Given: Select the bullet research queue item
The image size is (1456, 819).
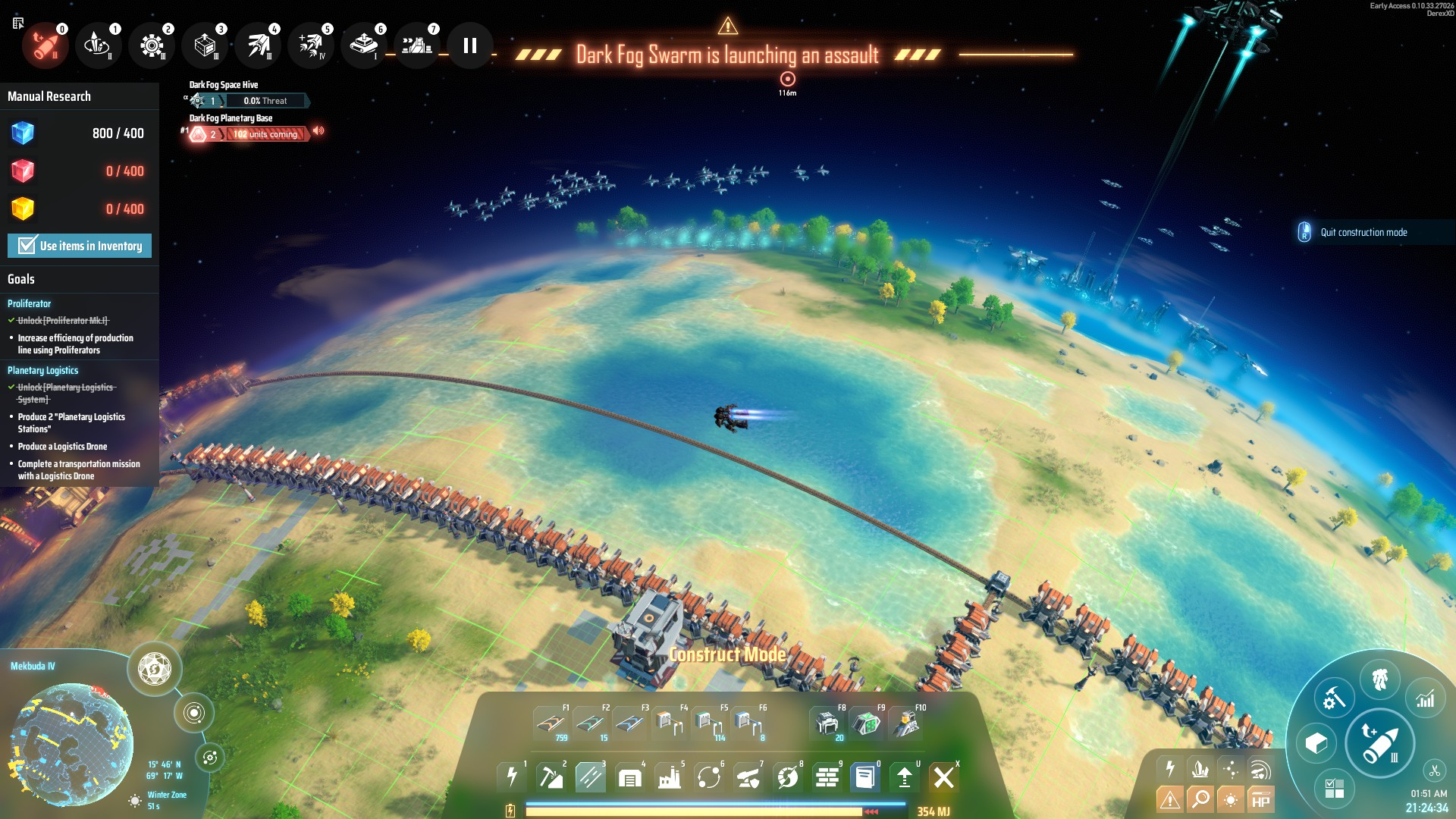Looking at the screenshot, I should 45,46.
